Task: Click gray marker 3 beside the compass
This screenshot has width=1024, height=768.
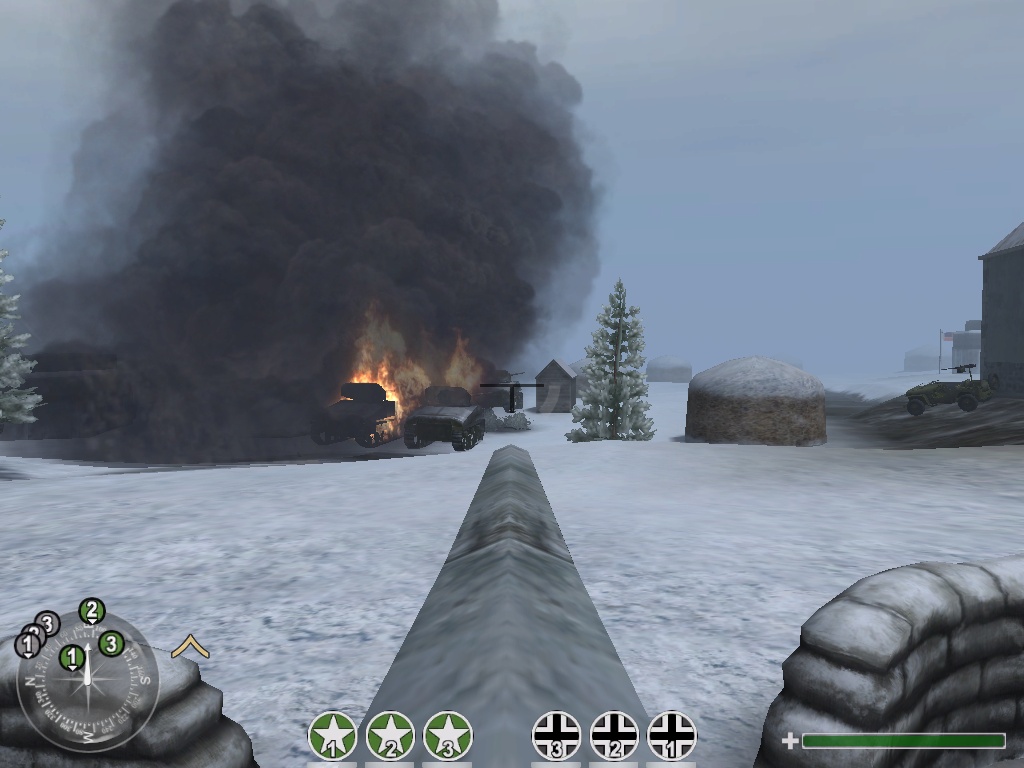Action: tap(47, 625)
